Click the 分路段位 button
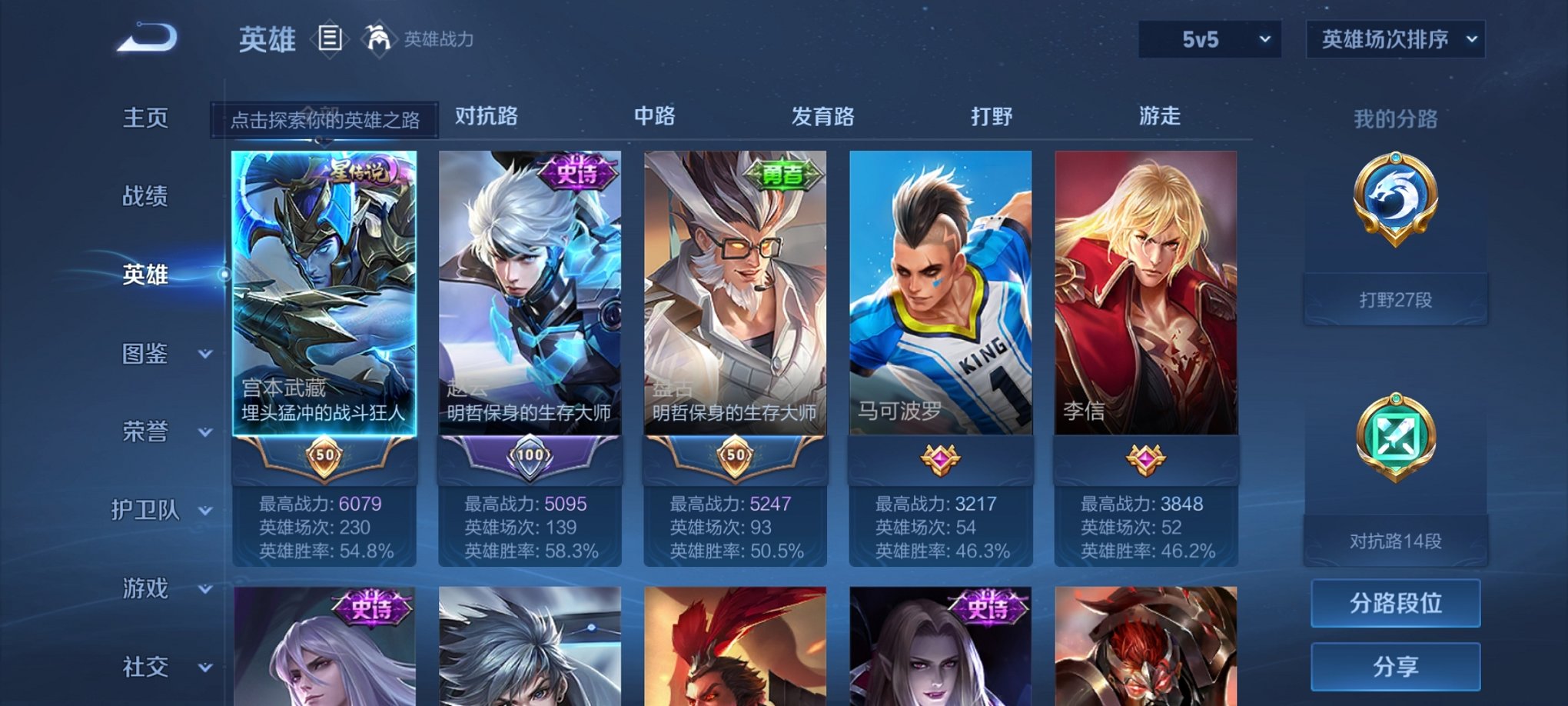1568x706 pixels. point(1395,604)
